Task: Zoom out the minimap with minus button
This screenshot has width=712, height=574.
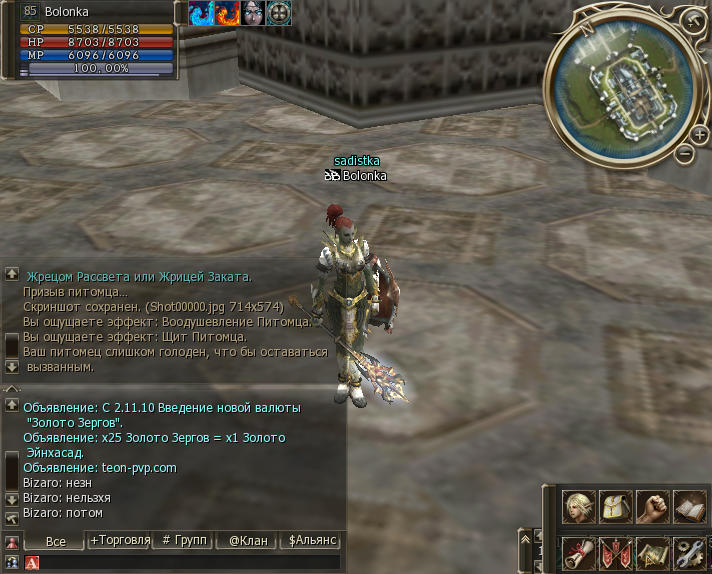Action: point(685,154)
